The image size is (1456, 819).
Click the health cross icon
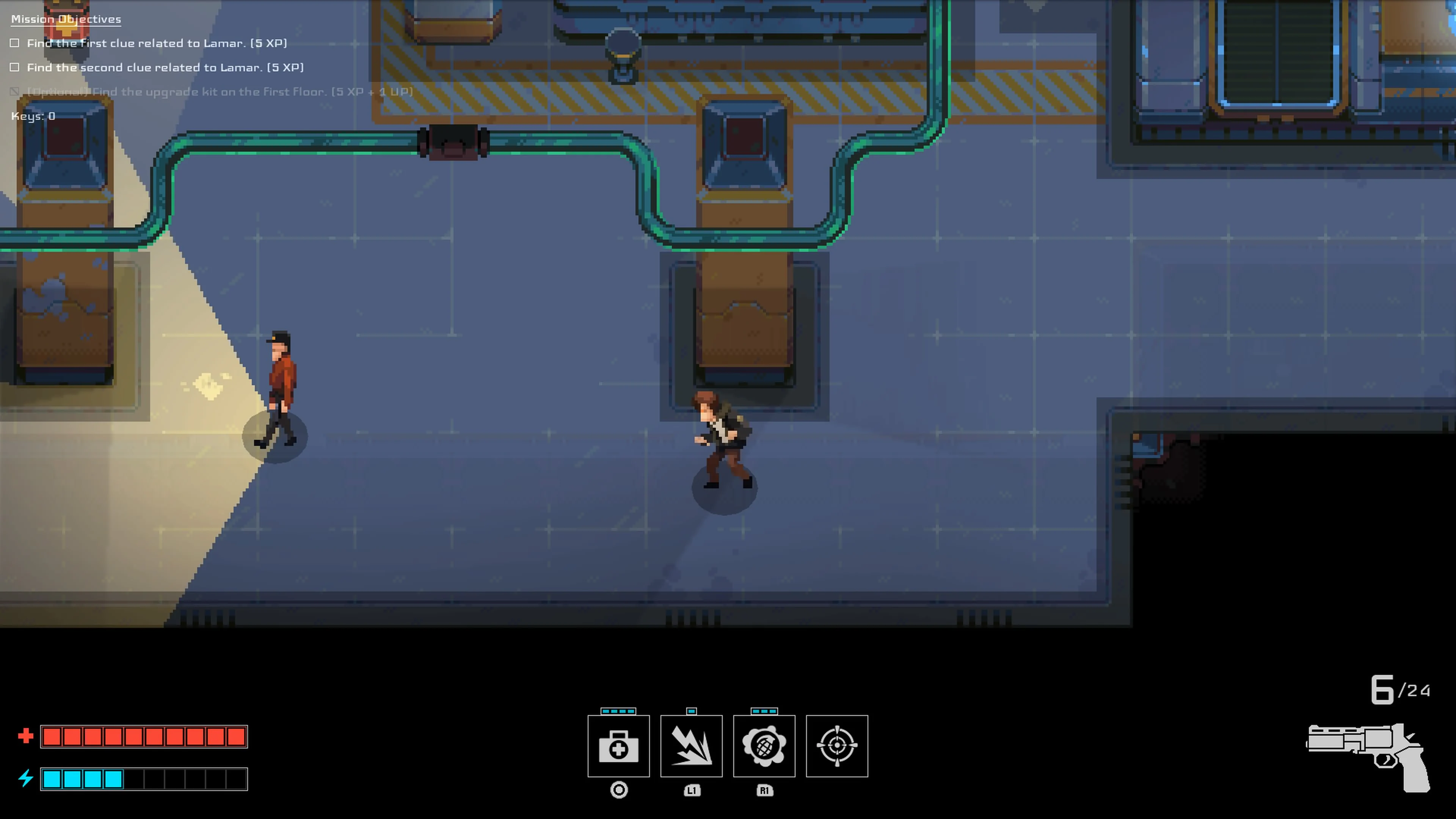(x=25, y=736)
